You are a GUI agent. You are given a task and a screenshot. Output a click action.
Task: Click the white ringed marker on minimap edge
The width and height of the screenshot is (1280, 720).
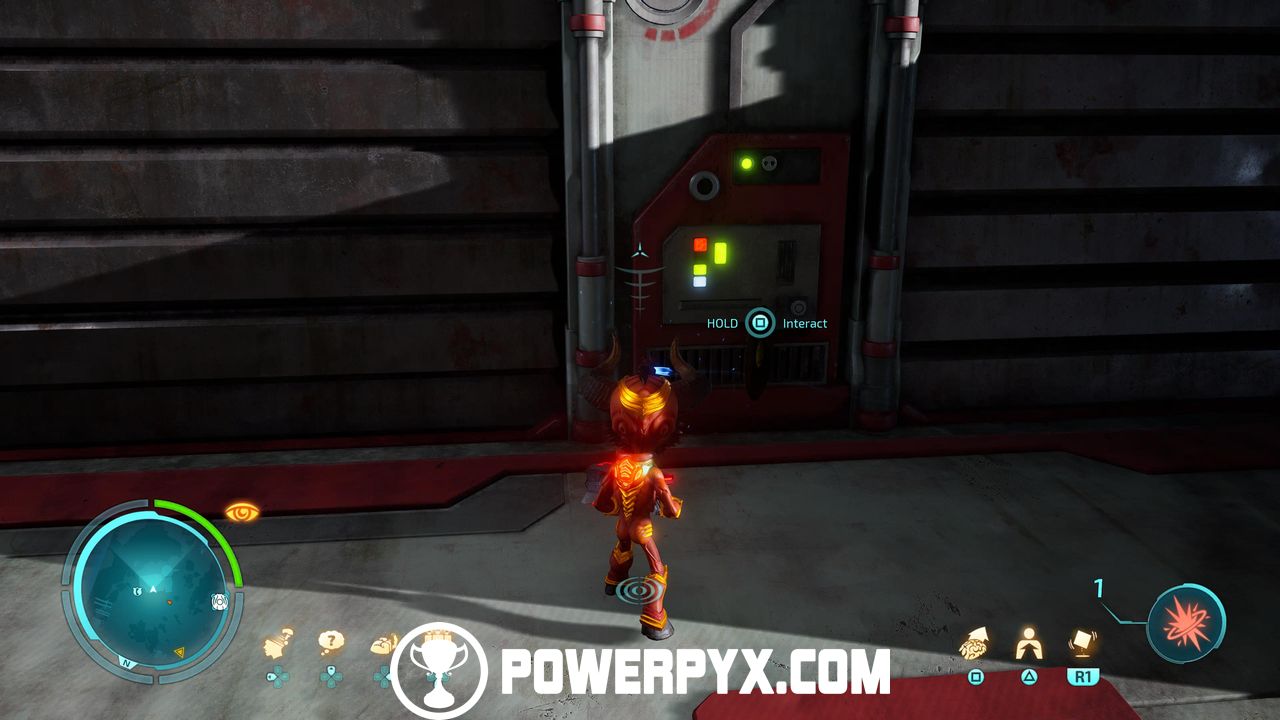(219, 602)
